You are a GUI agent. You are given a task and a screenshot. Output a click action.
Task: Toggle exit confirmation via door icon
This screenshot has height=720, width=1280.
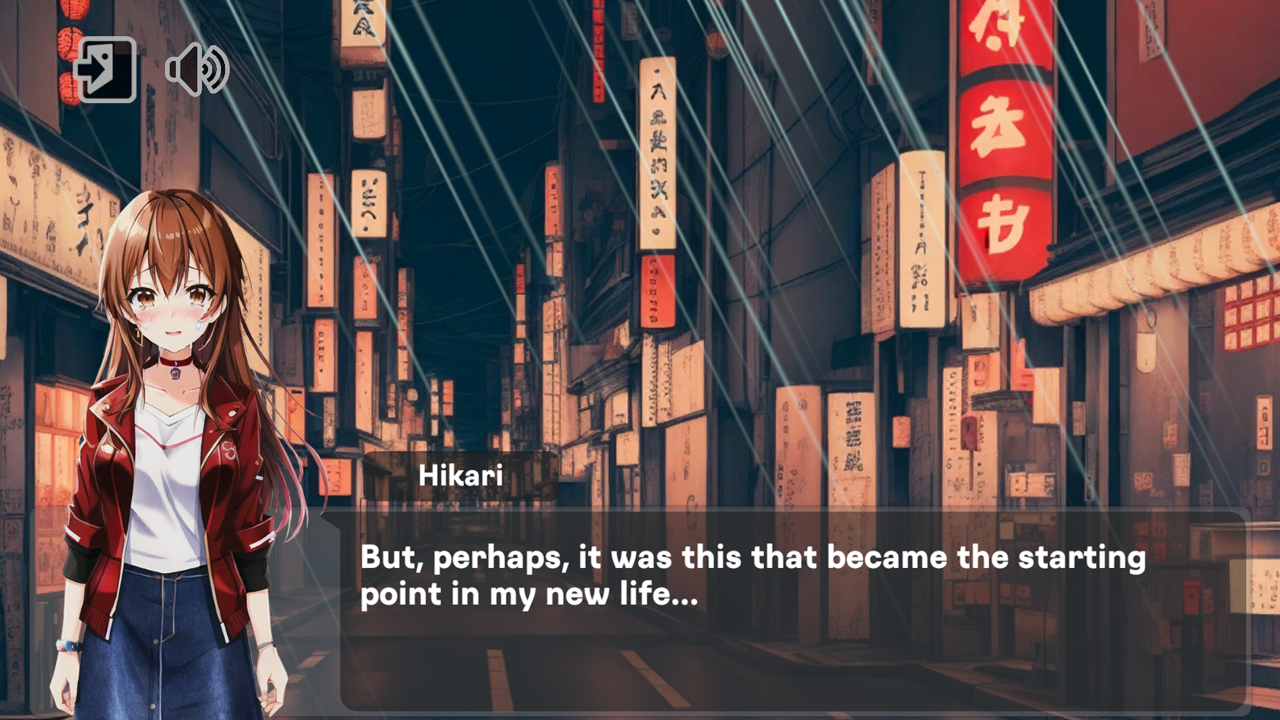pyautogui.click(x=105, y=65)
